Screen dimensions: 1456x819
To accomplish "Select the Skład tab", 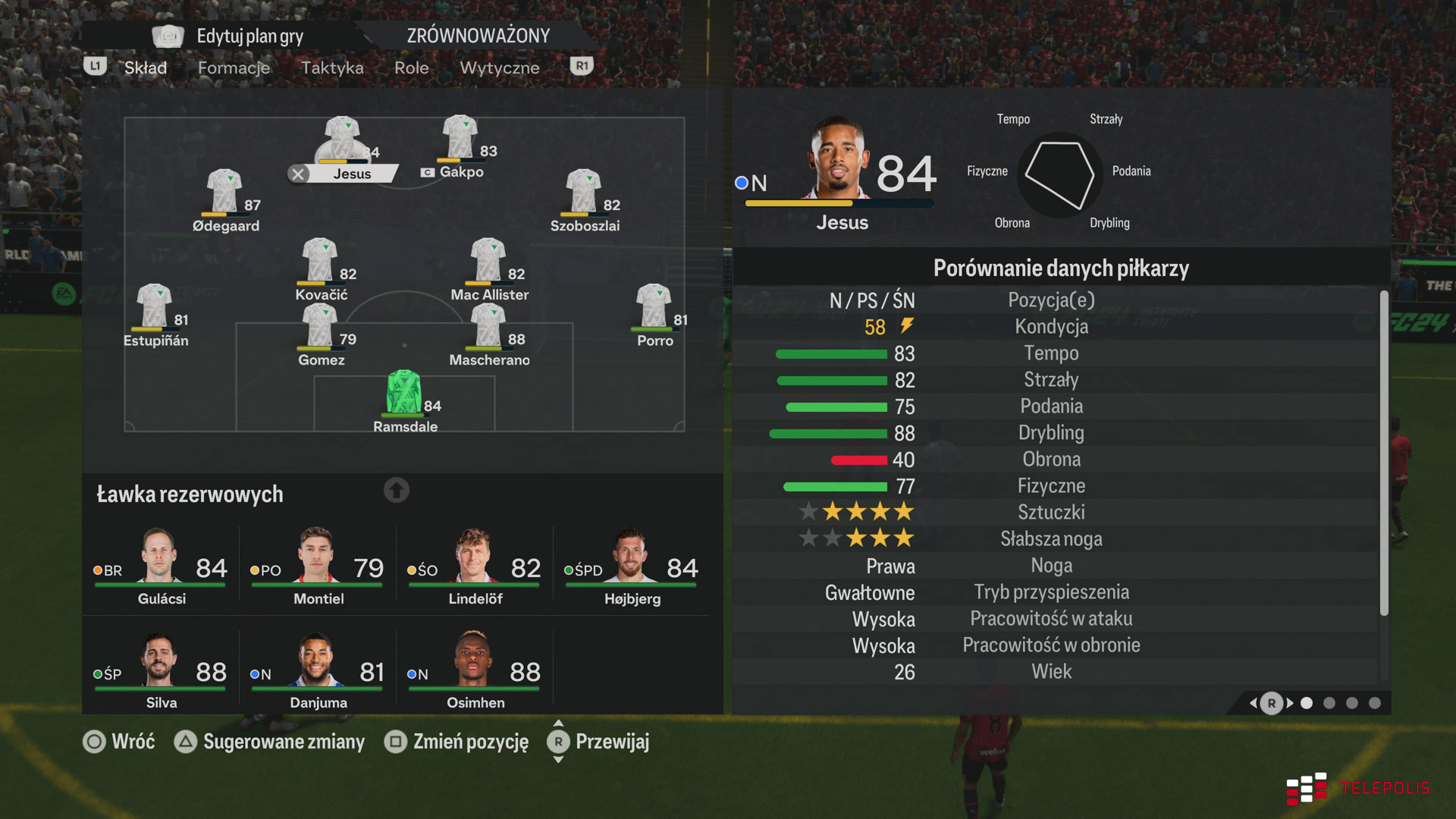I will pyautogui.click(x=145, y=67).
